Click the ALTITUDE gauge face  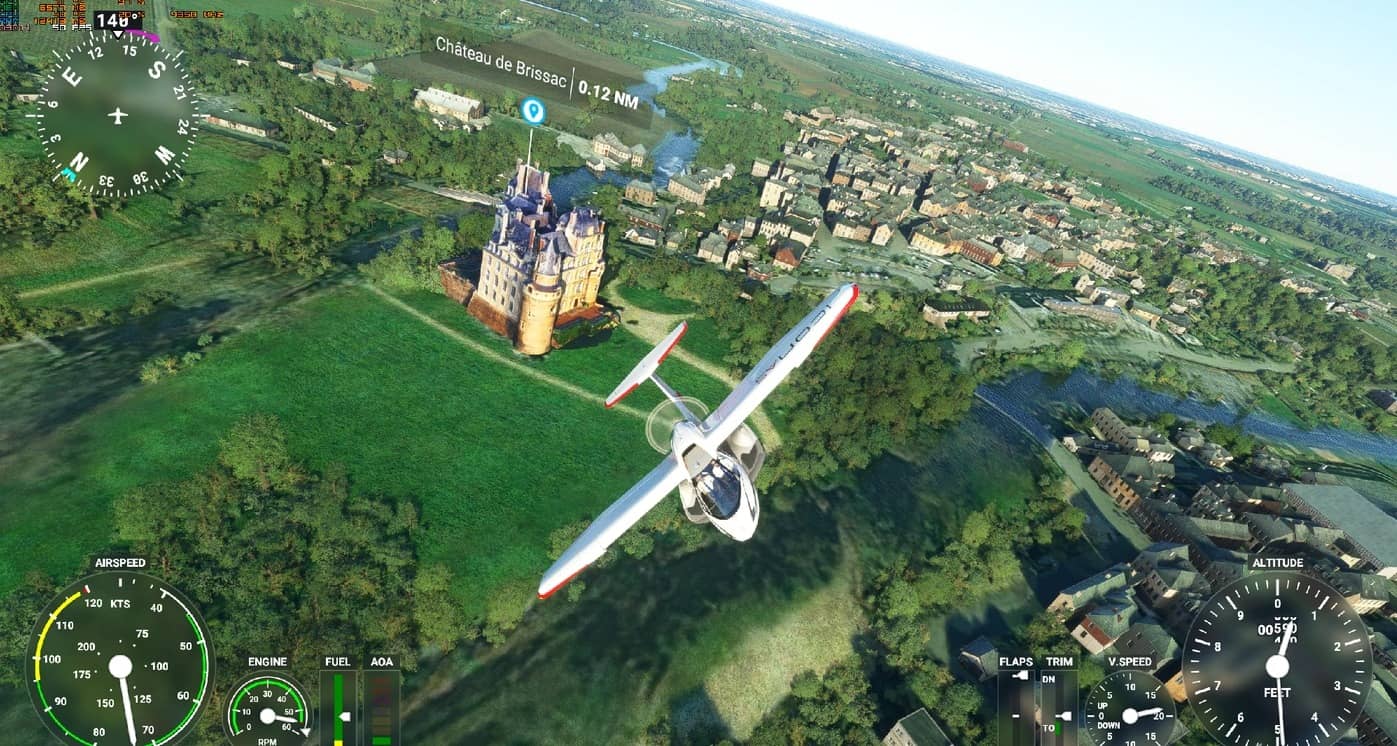pos(1275,665)
